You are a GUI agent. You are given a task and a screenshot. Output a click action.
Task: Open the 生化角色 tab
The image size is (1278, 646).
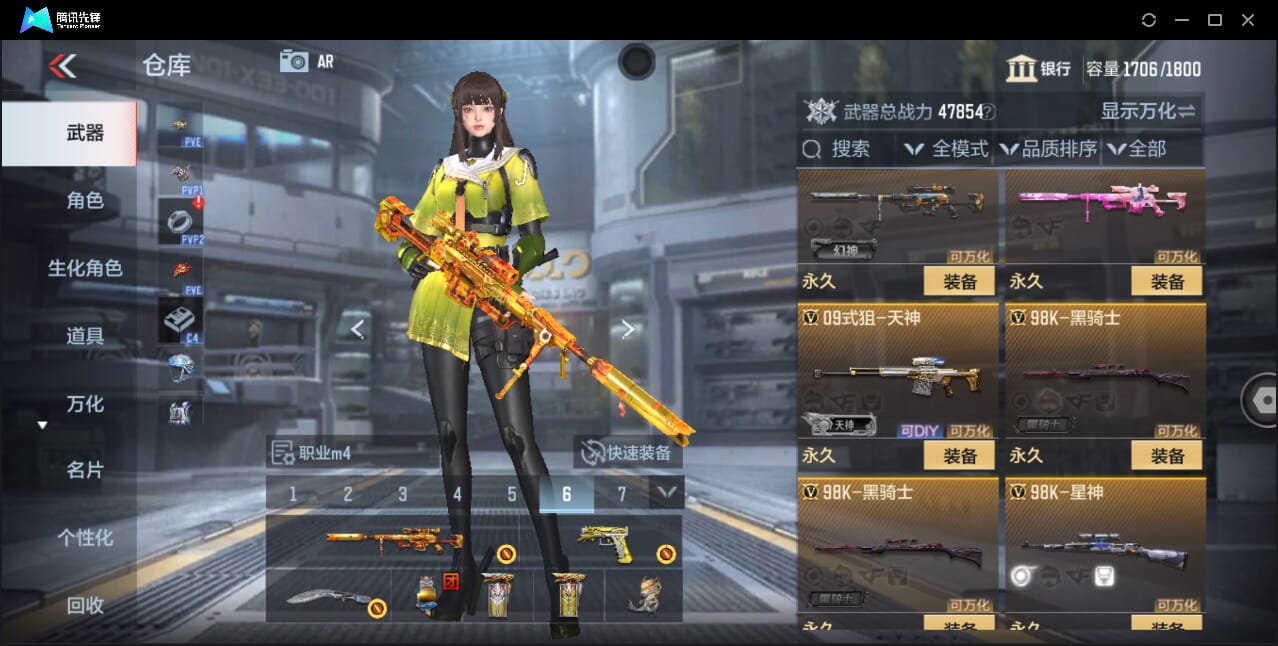tap(84, 268)
